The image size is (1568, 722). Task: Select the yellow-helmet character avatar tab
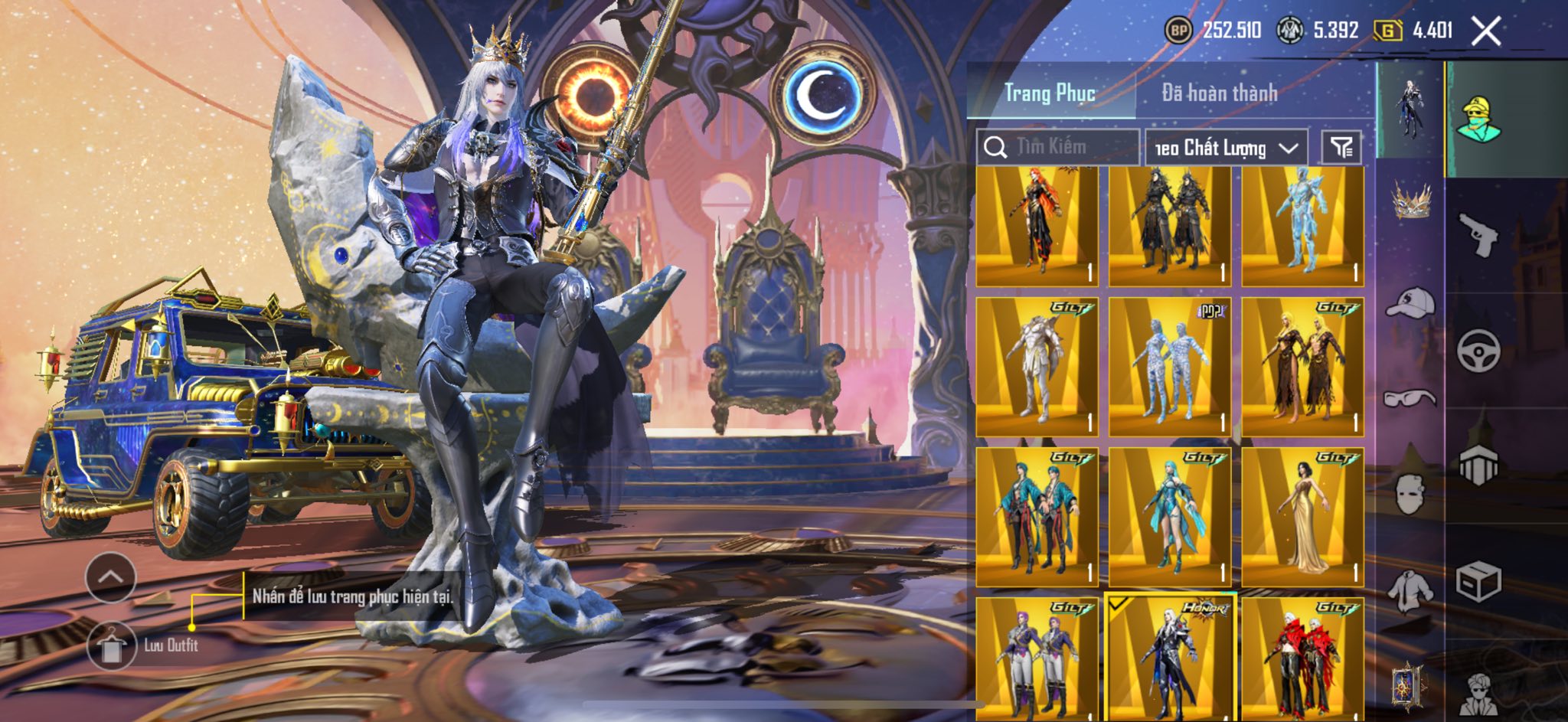point(1479,120)
